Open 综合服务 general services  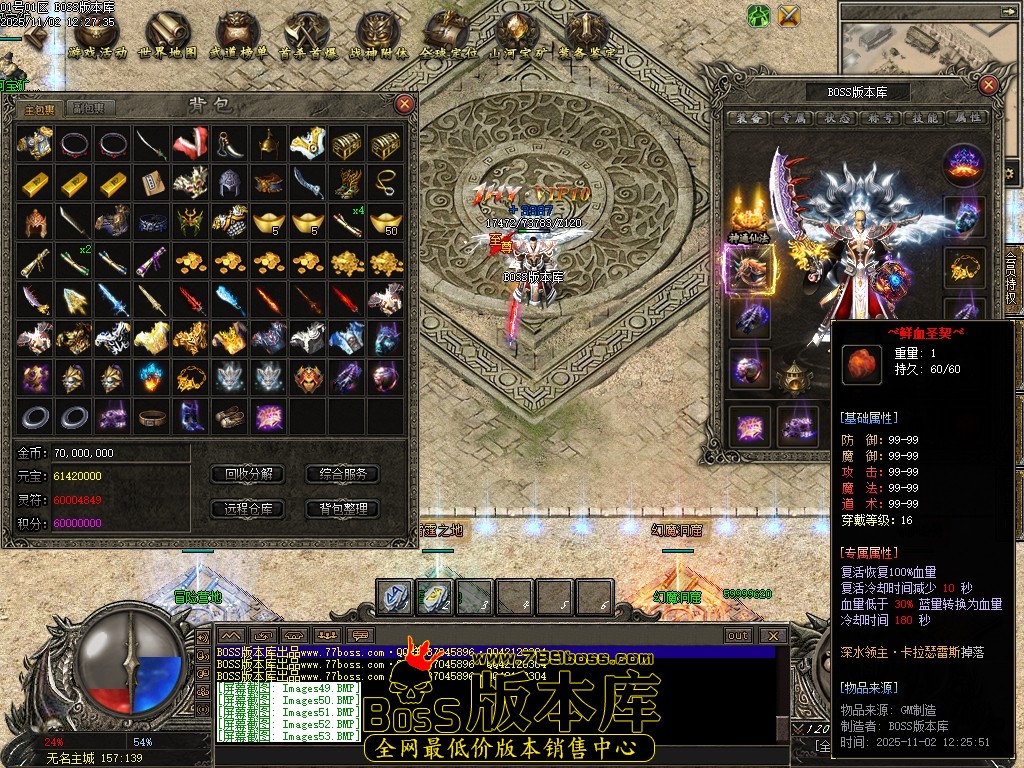pos(342,474)
